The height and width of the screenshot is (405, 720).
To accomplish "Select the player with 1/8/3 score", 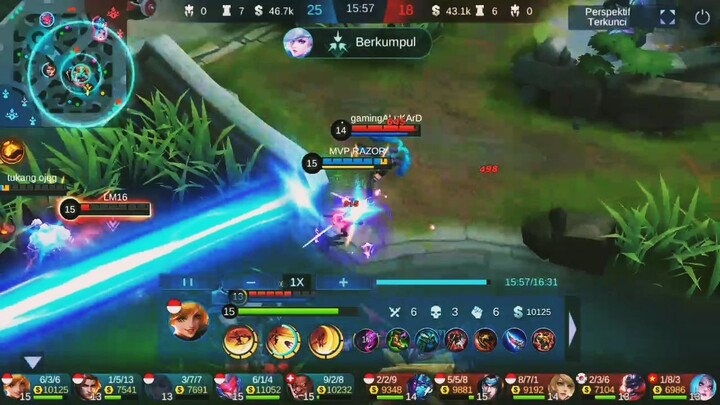I will coord(682,387).
